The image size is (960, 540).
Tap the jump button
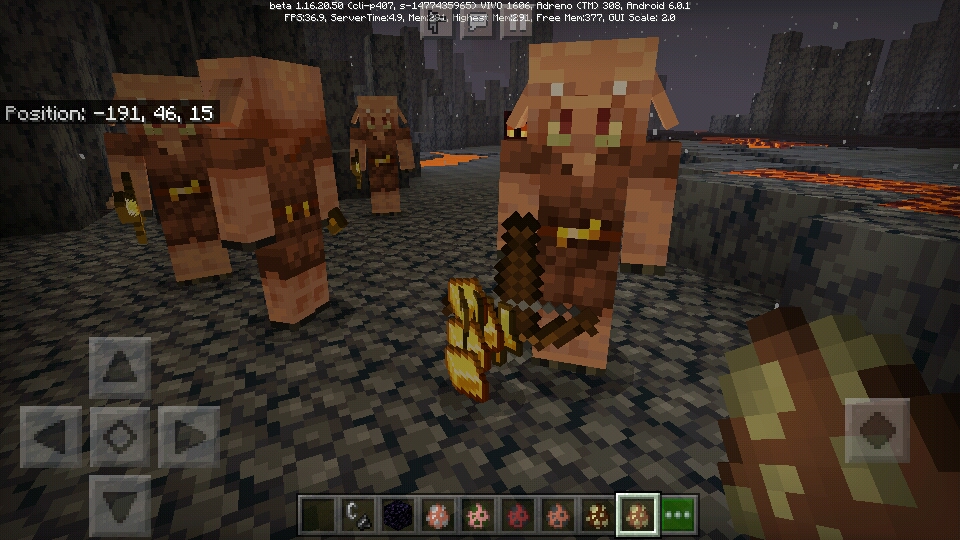(876, 431)
